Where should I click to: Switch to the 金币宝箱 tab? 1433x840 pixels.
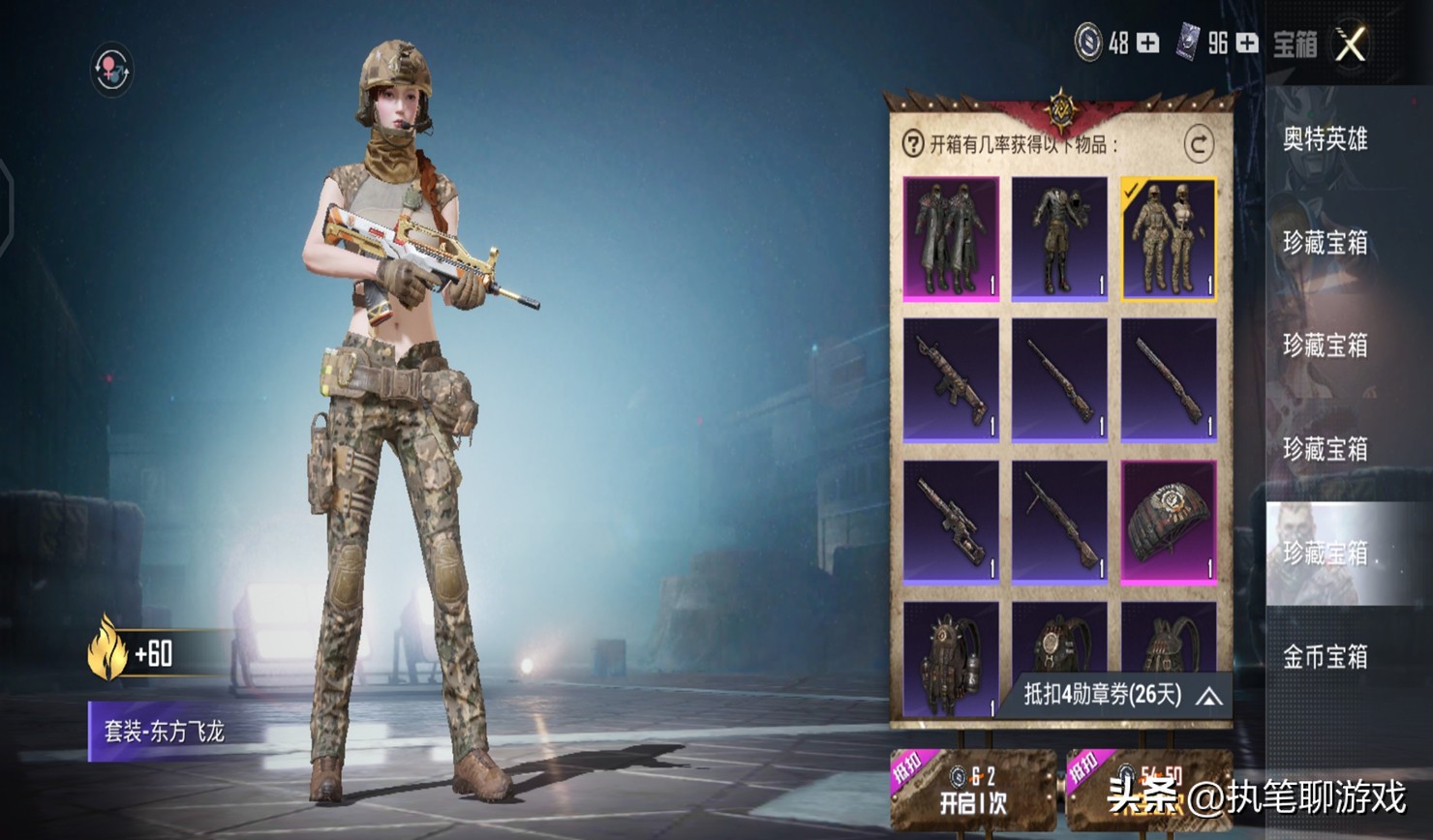point(1325,657)
